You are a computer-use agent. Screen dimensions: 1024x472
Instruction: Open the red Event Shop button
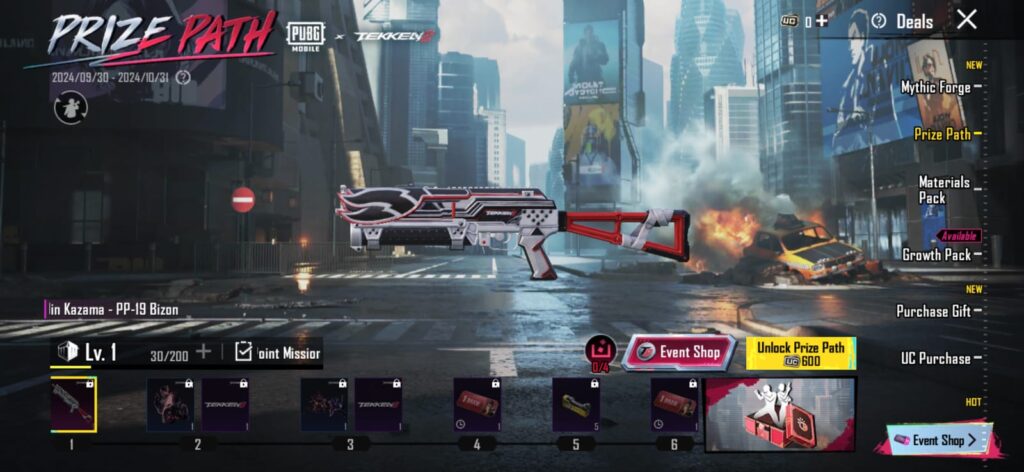click(679, 352)
